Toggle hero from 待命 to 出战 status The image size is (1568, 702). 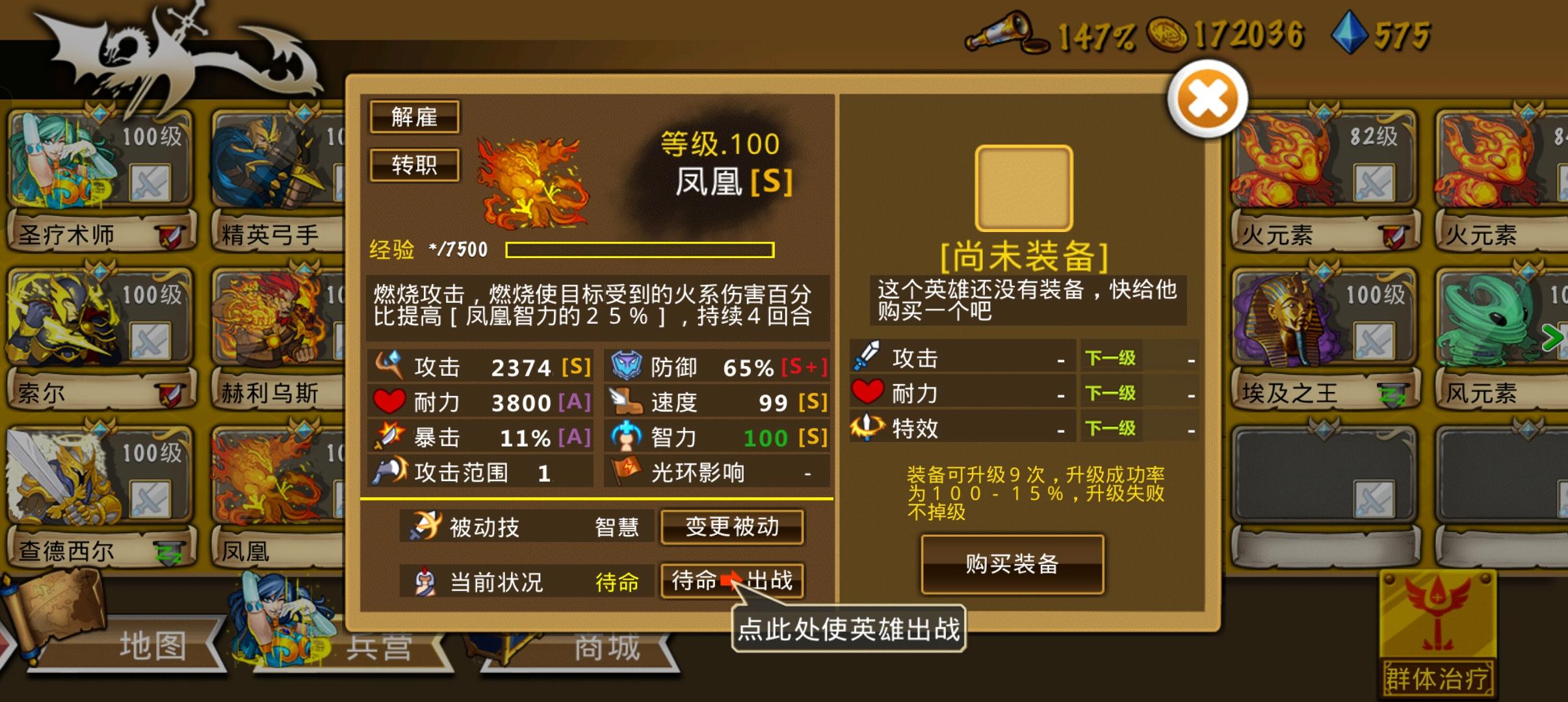tap(733, 581)
